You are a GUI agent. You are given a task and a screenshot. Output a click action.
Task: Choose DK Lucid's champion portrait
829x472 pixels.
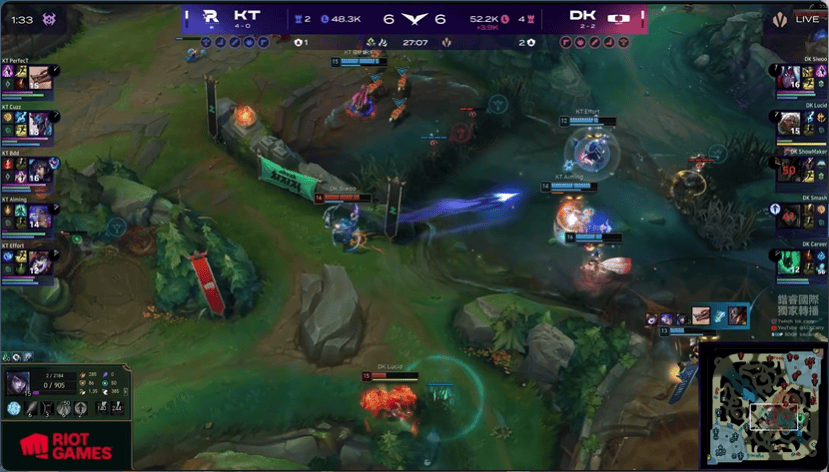coord(789,124)
